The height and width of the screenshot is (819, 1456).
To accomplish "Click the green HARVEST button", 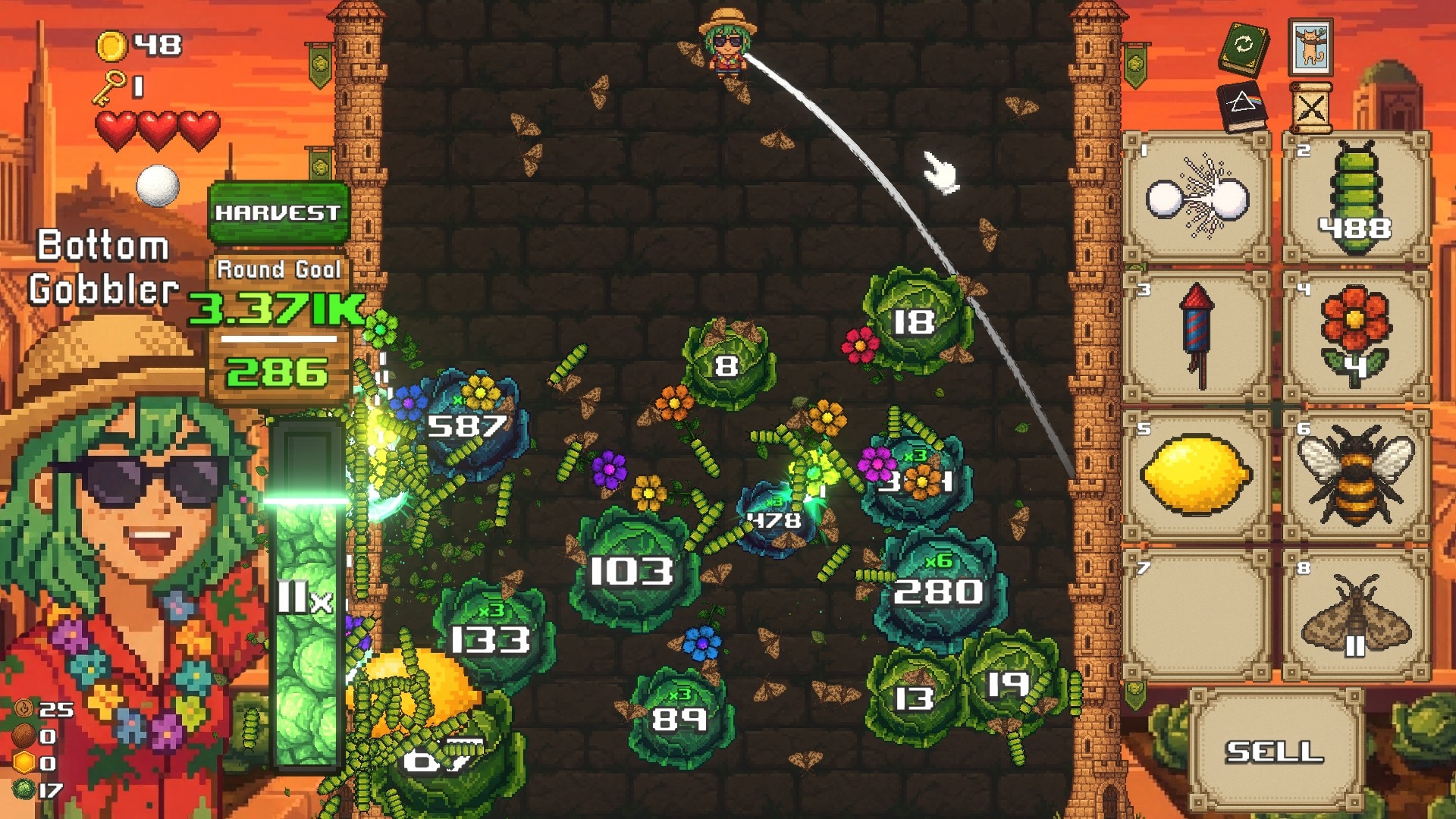I will (x=278, y=212).
